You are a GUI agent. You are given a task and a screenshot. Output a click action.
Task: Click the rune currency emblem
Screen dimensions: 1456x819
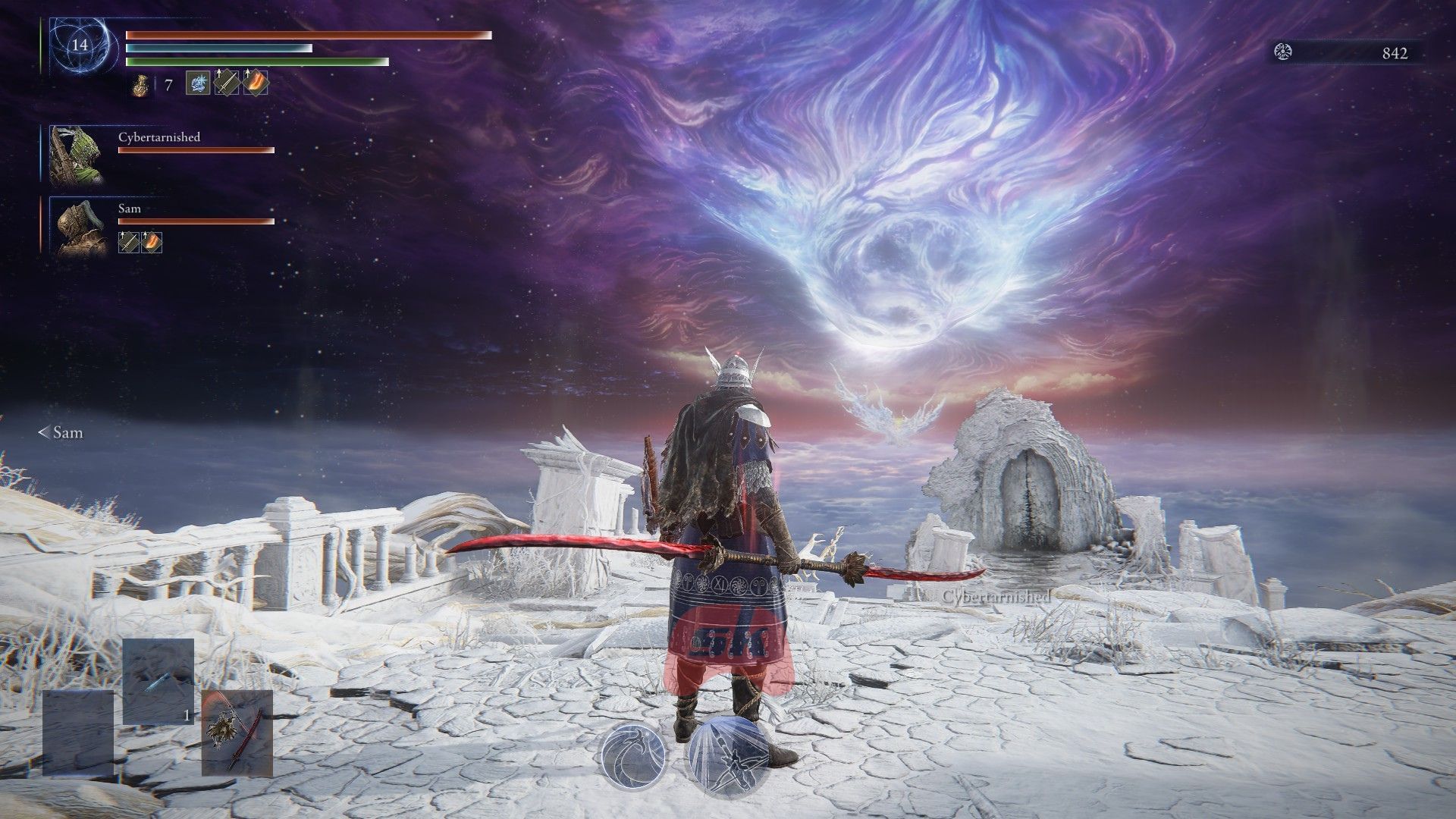(1285, 52)
